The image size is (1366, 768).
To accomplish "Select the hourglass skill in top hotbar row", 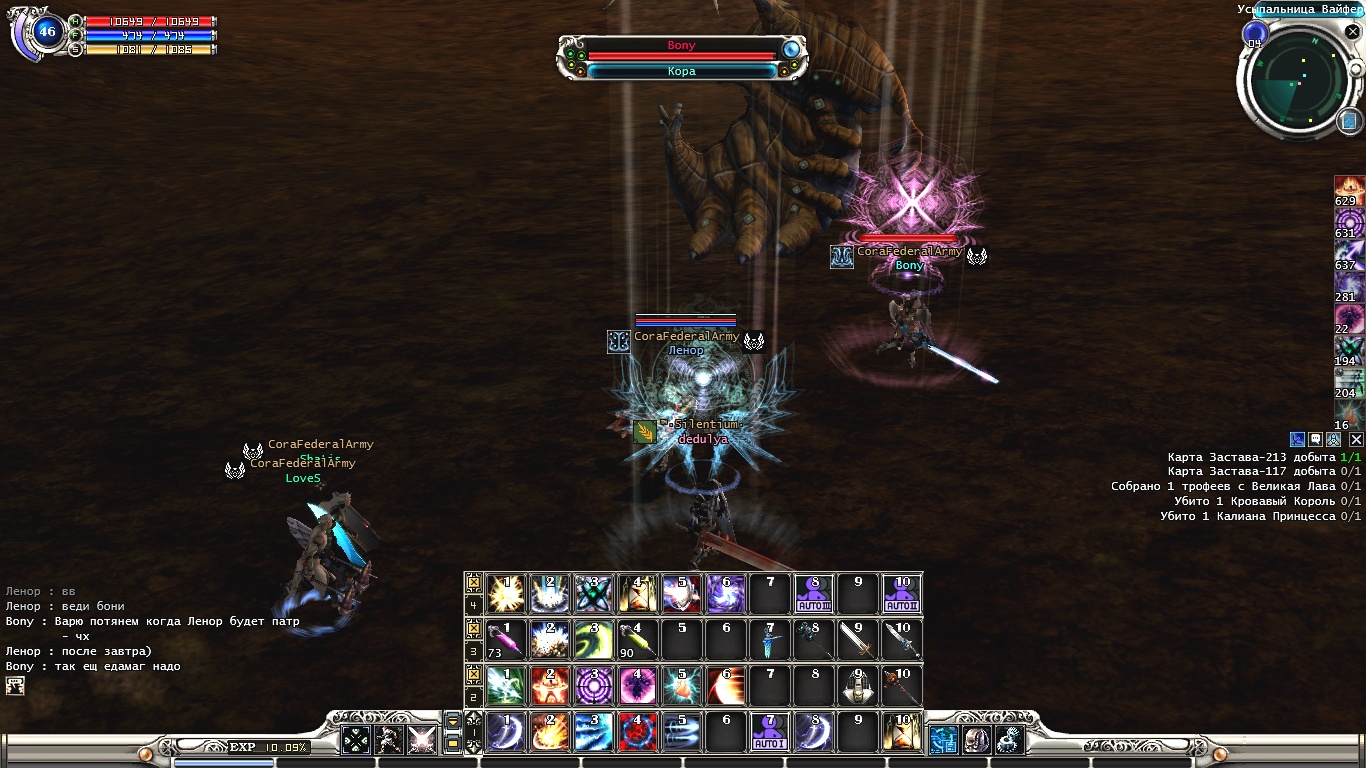I will coord(637,595).
